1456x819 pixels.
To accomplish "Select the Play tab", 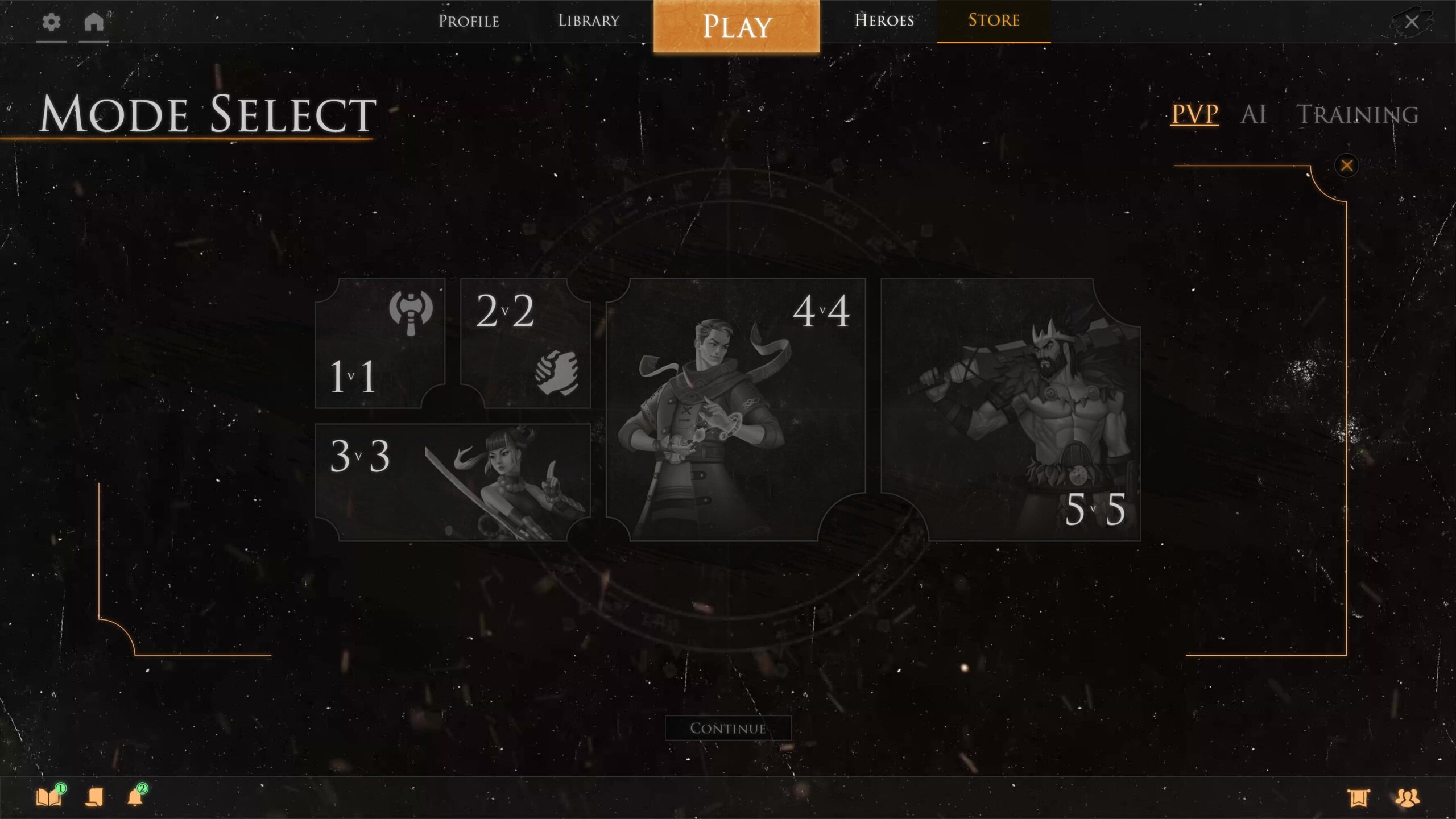I will point(737,26).
